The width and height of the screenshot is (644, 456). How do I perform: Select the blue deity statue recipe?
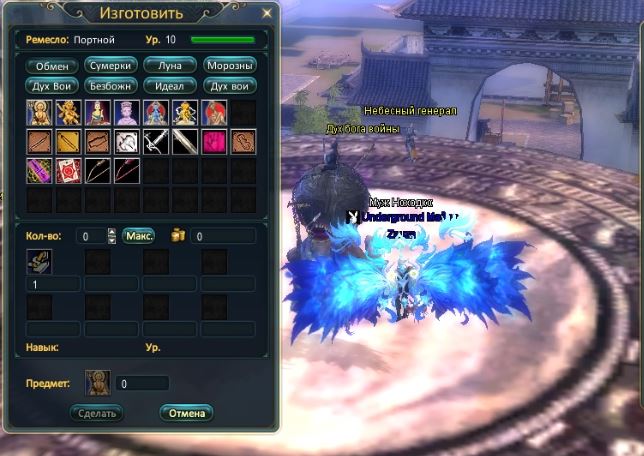coord(156,112)
